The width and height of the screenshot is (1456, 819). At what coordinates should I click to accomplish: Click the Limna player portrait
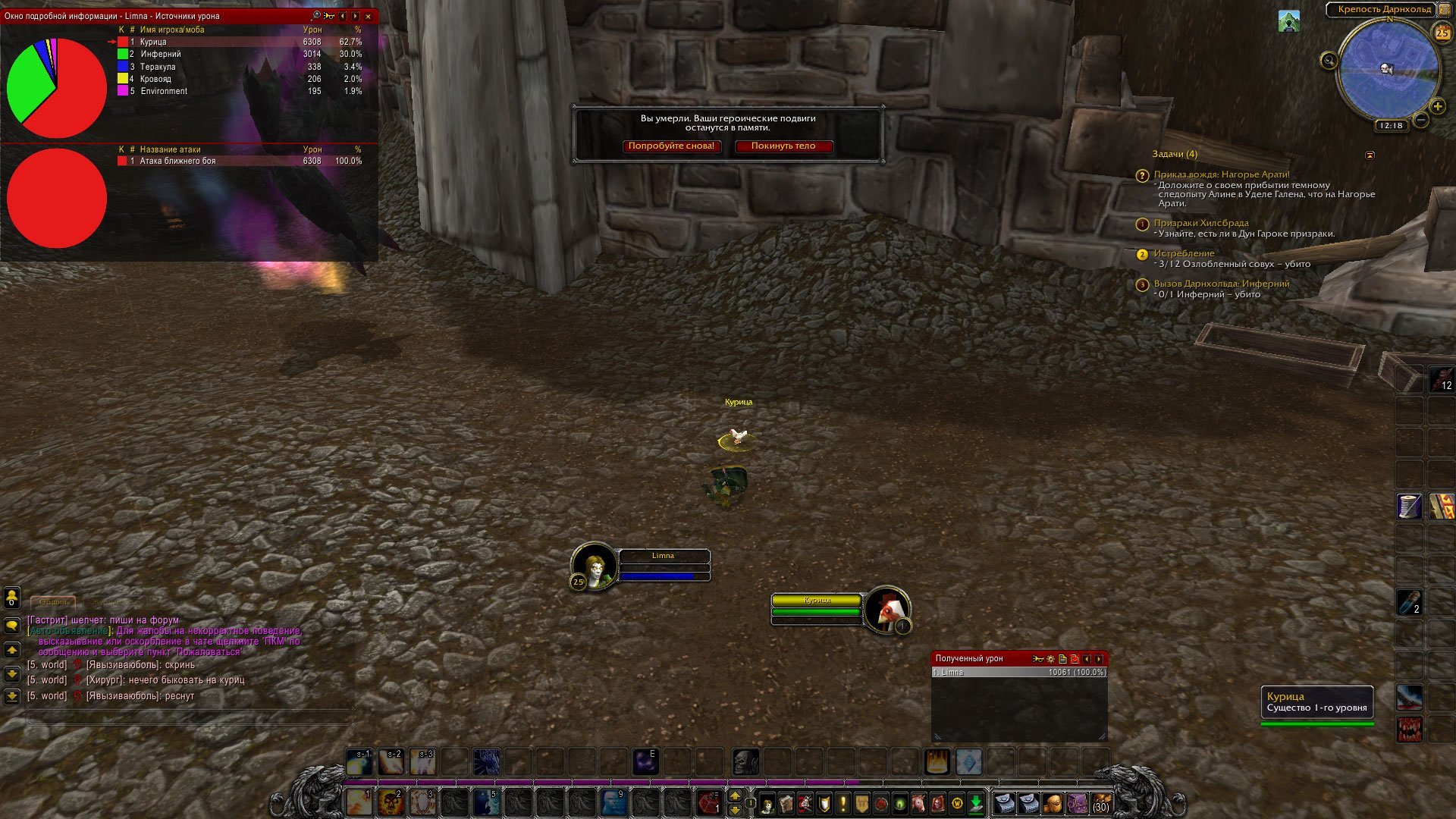[x=595, y=565]
